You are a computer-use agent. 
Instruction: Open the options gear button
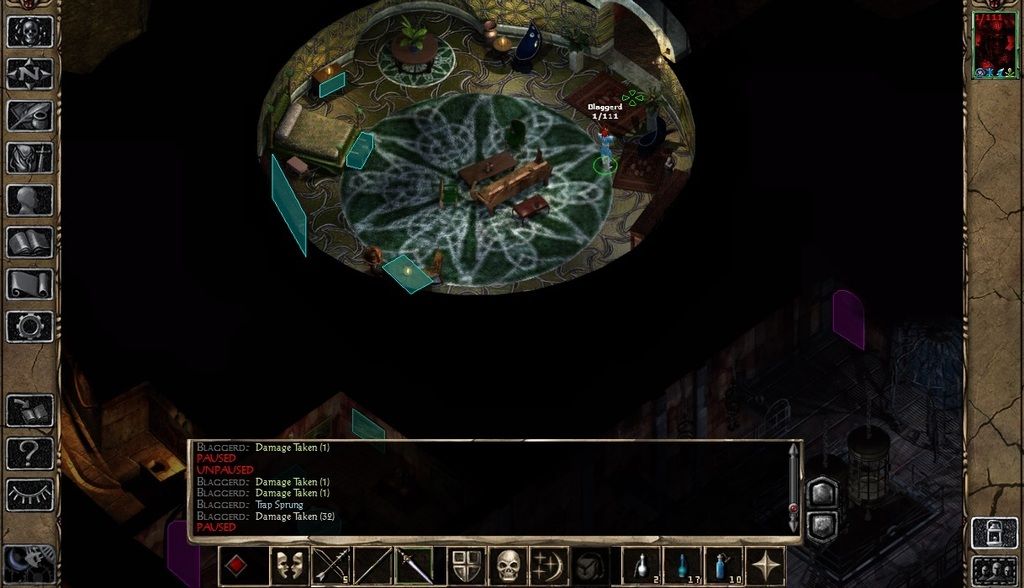click(x=30, y=326)
